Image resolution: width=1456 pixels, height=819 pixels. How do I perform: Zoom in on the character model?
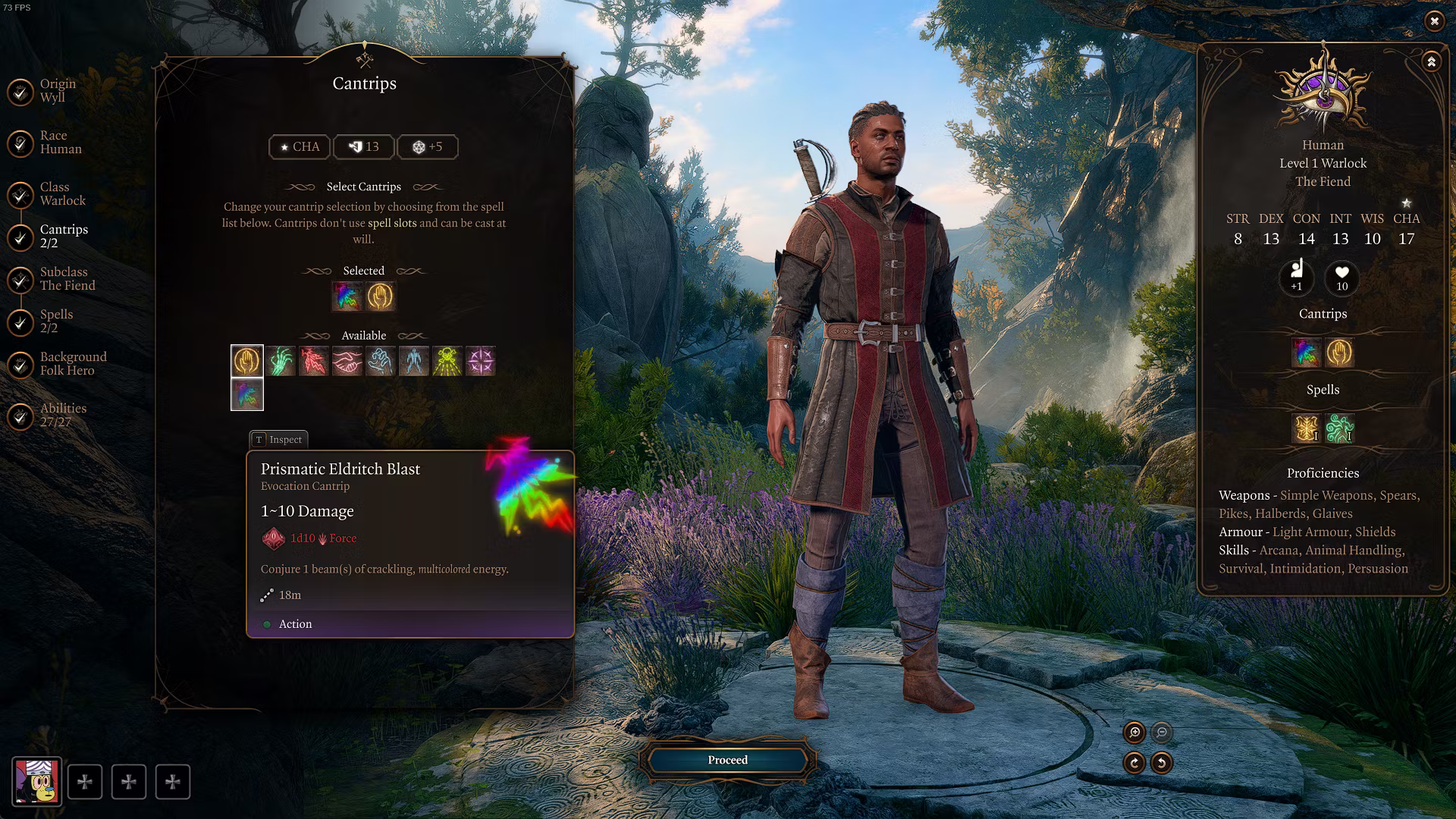click(x=1134, y=733)
